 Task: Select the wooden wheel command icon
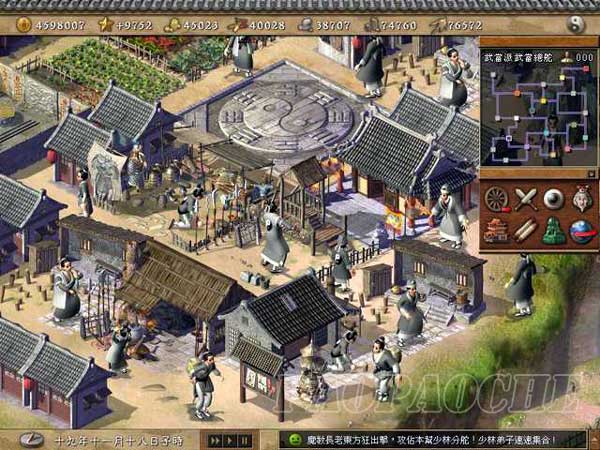[x=497, y=199]
